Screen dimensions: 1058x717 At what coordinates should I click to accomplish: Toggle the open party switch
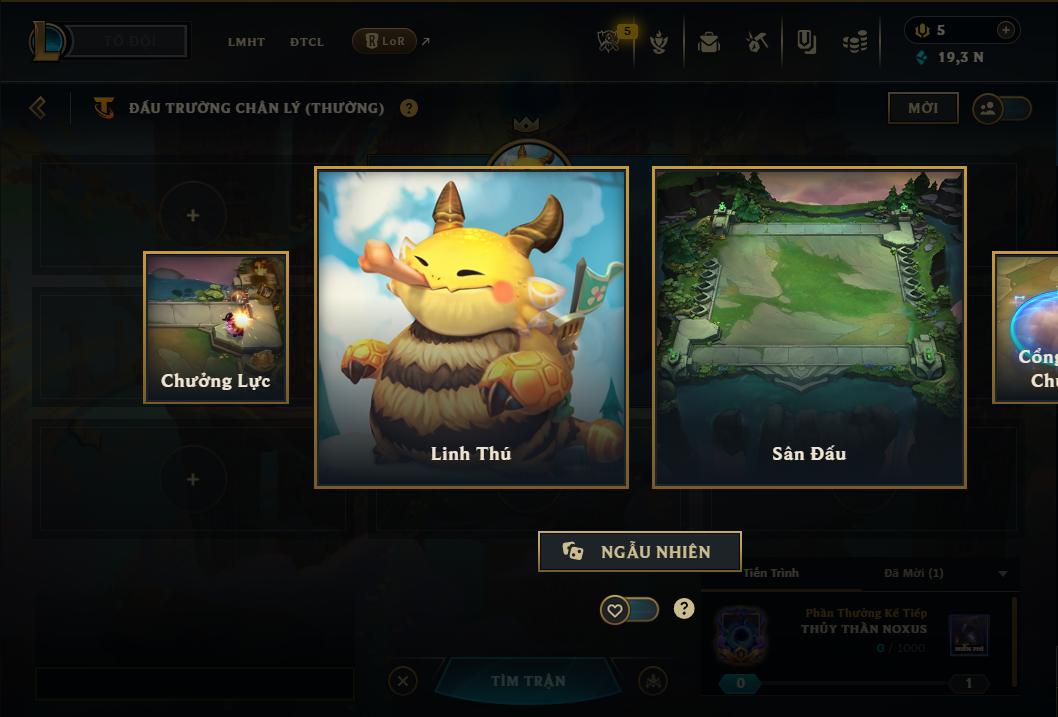coord(1002,108)
